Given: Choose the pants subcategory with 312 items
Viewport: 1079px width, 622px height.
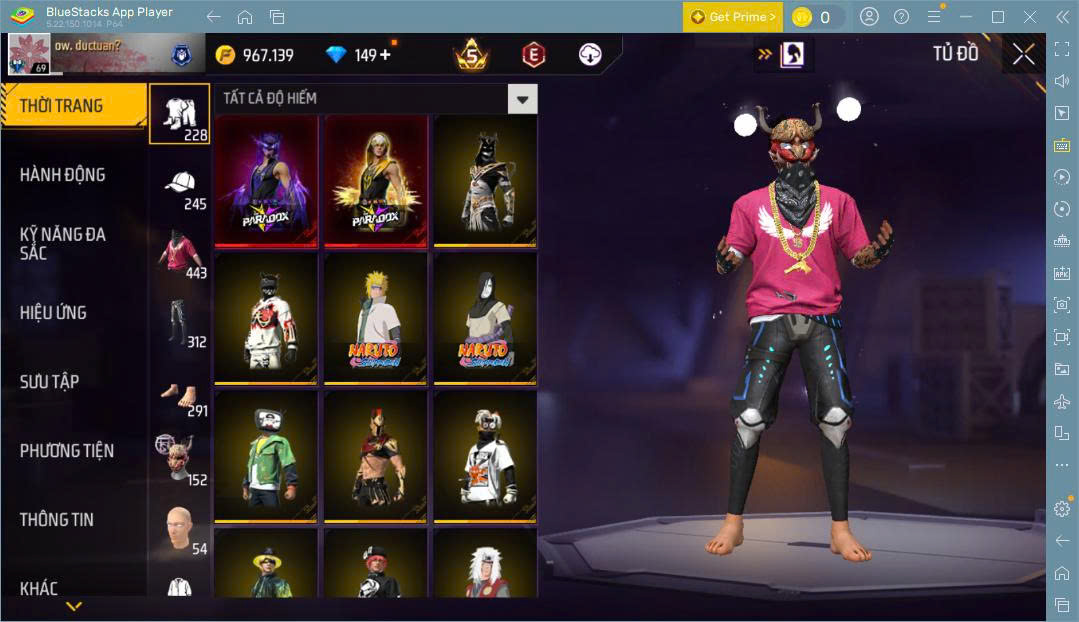Looking at the screenshot, I should click(180, 323).
